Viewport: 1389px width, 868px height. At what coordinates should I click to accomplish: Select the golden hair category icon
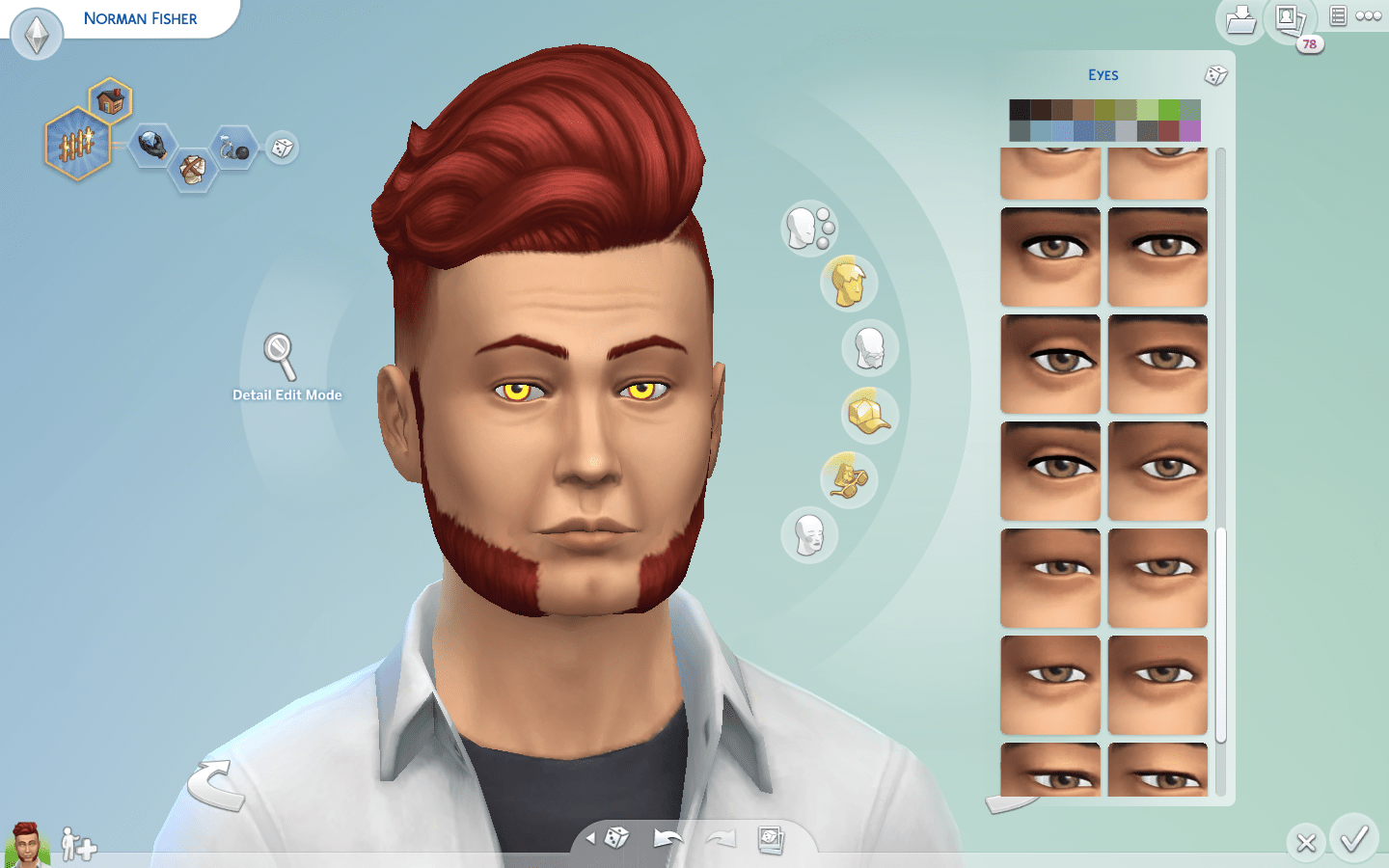(x=848, y=283)
